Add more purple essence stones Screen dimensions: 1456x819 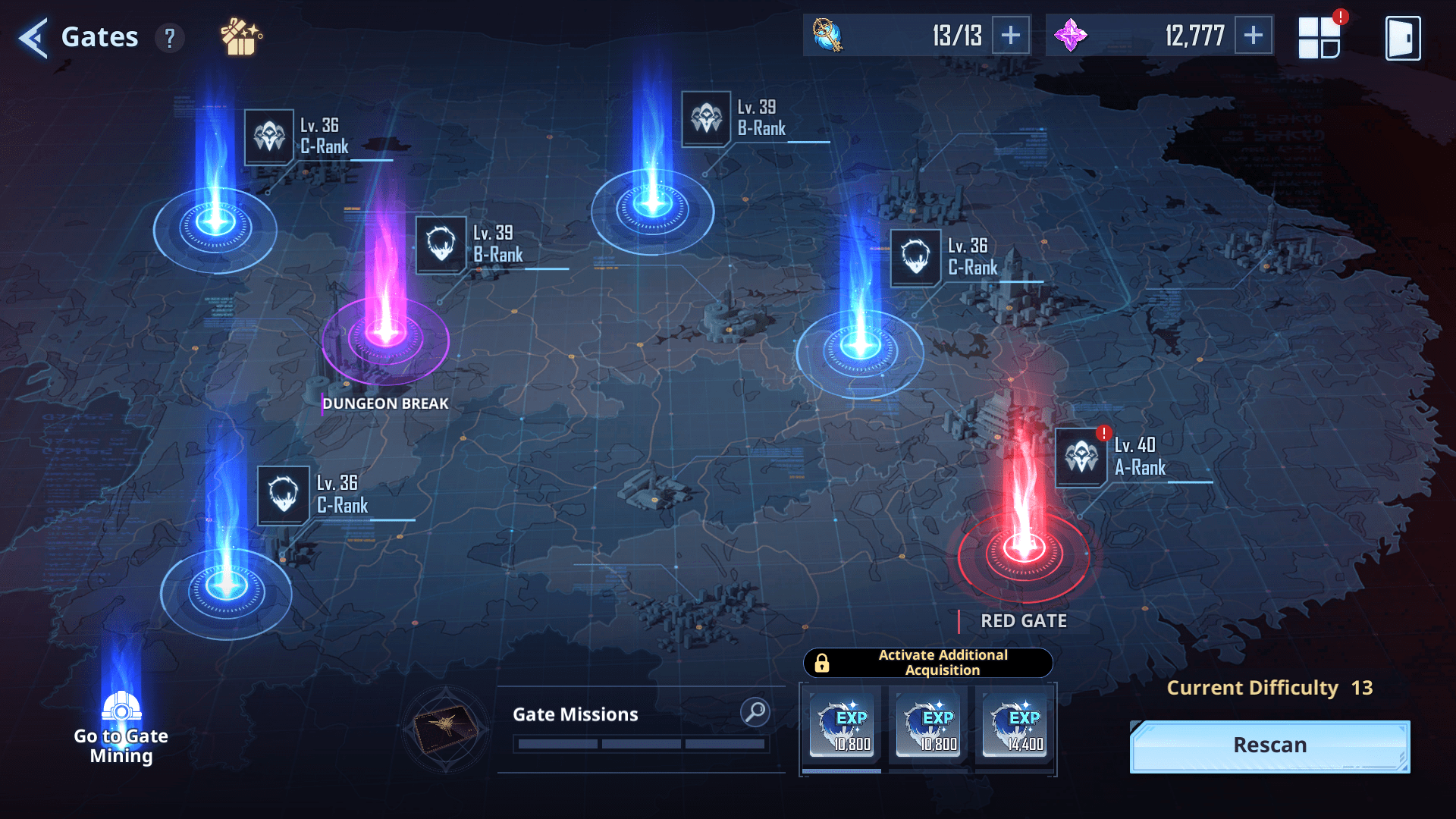[1253, 36]
